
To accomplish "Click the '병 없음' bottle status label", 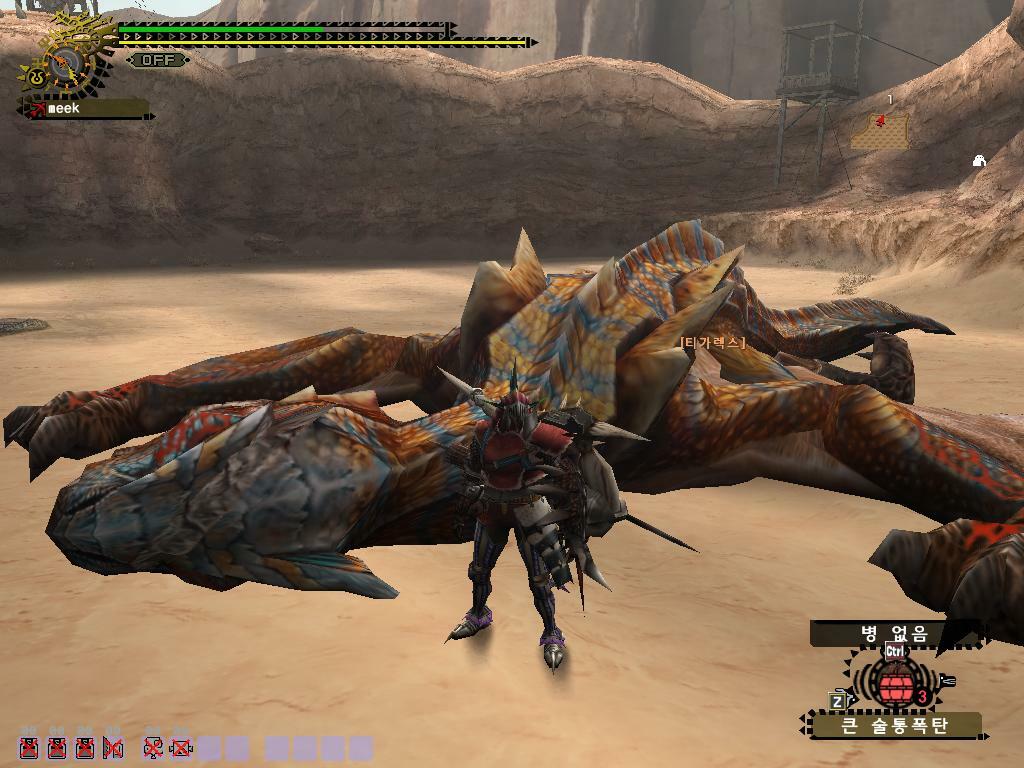I will [893, 634].
